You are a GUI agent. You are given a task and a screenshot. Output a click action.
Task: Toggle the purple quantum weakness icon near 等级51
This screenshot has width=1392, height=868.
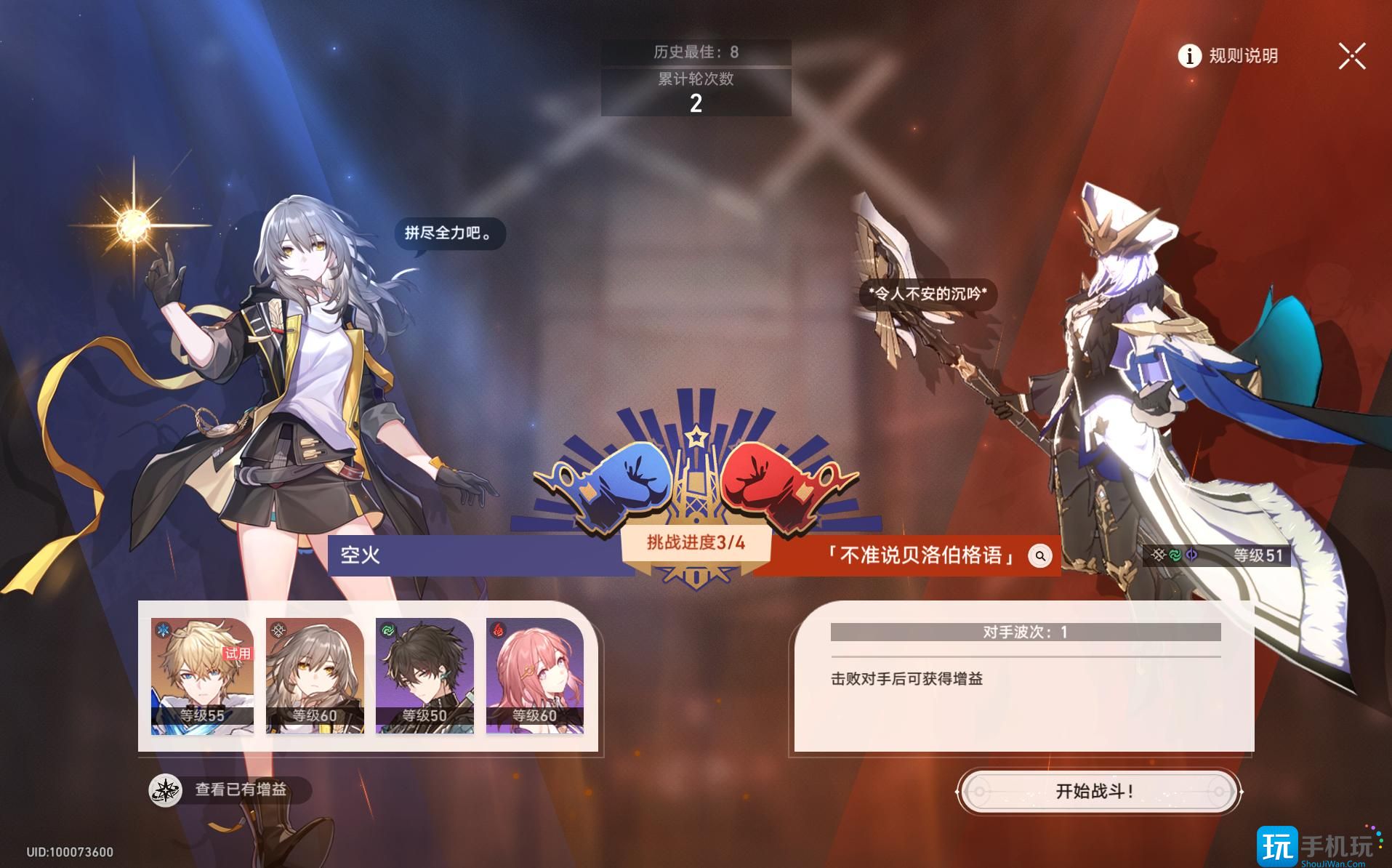coord(1191,555)
